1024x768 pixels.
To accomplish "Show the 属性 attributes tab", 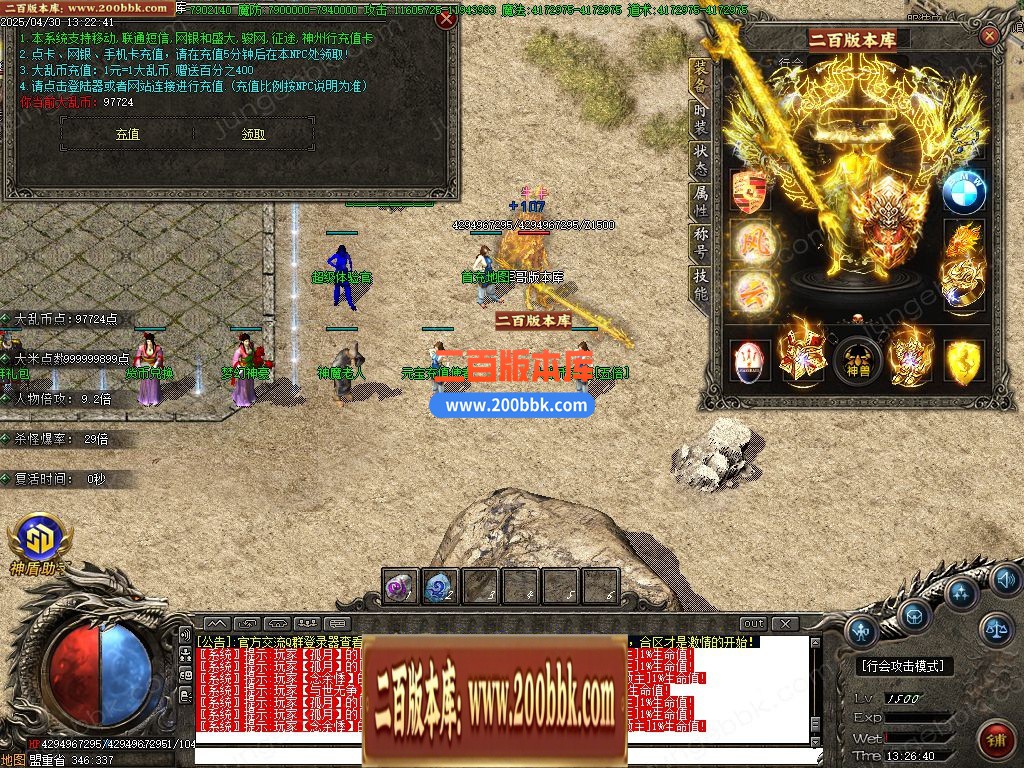I will click(x=701, y=201).
